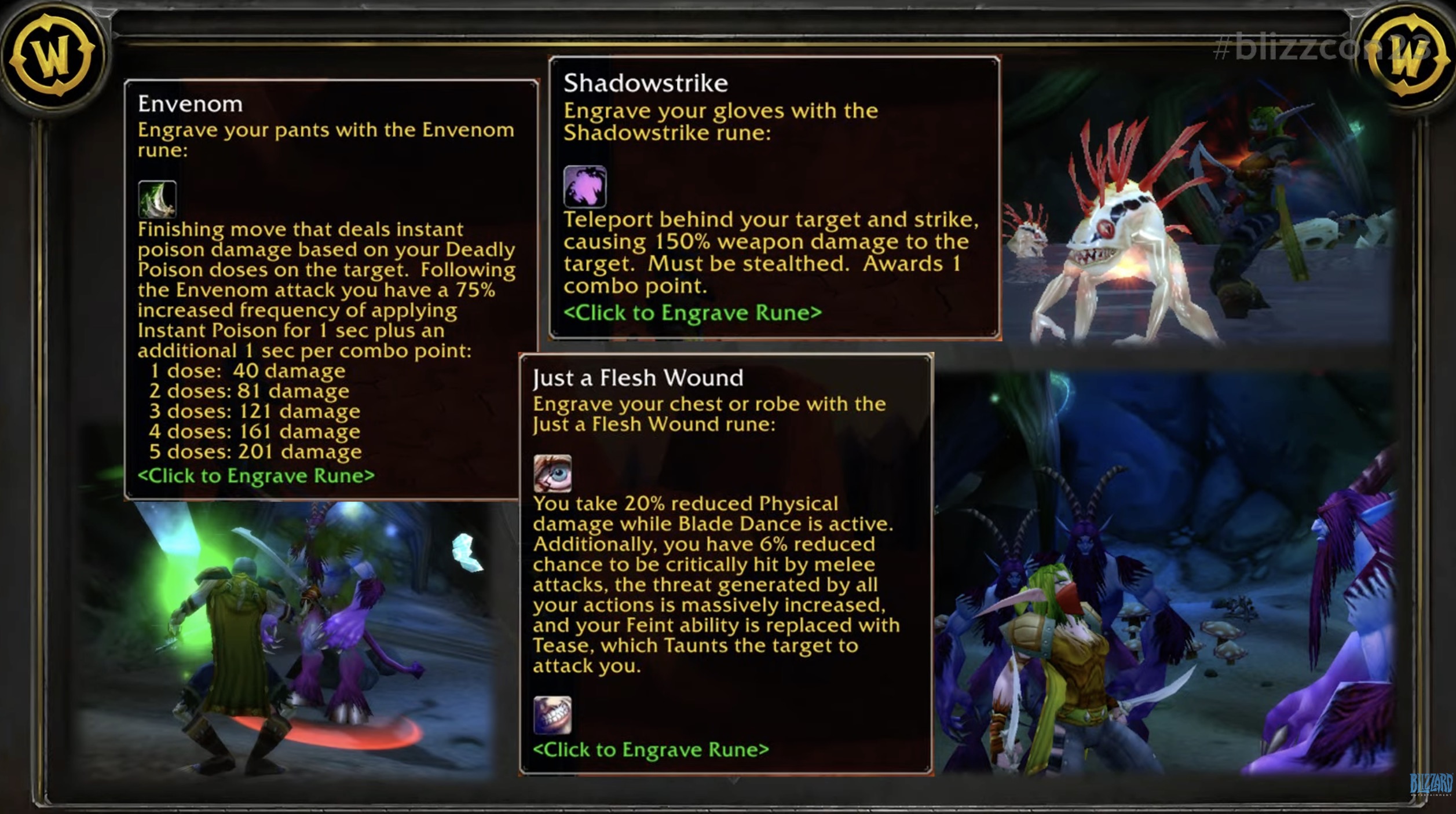The width and height of the screenshot is (1456, 814).
Task: Select the green Envenom ability icon
Action: click(157, 200)
